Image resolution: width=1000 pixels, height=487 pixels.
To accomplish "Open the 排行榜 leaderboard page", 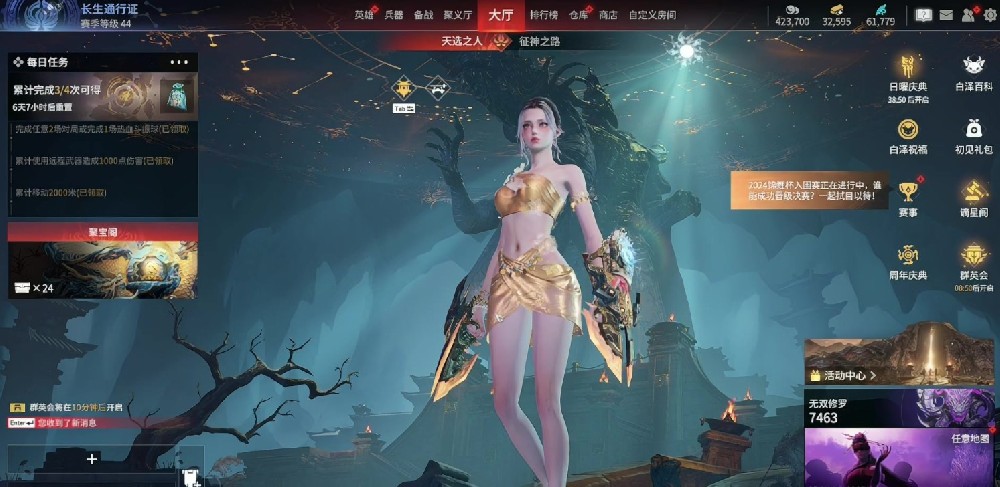I will coord(544,15).
